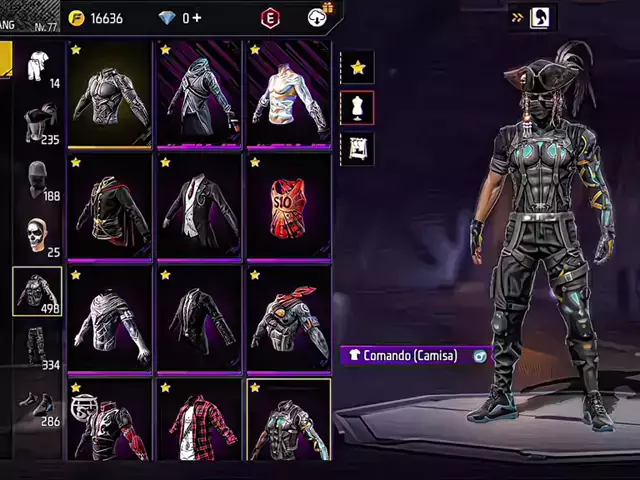Click the icon beside Comando (Camisa)
Viewport: 640px width, 480px height.
pyautogui.click(x=480, y=355)
